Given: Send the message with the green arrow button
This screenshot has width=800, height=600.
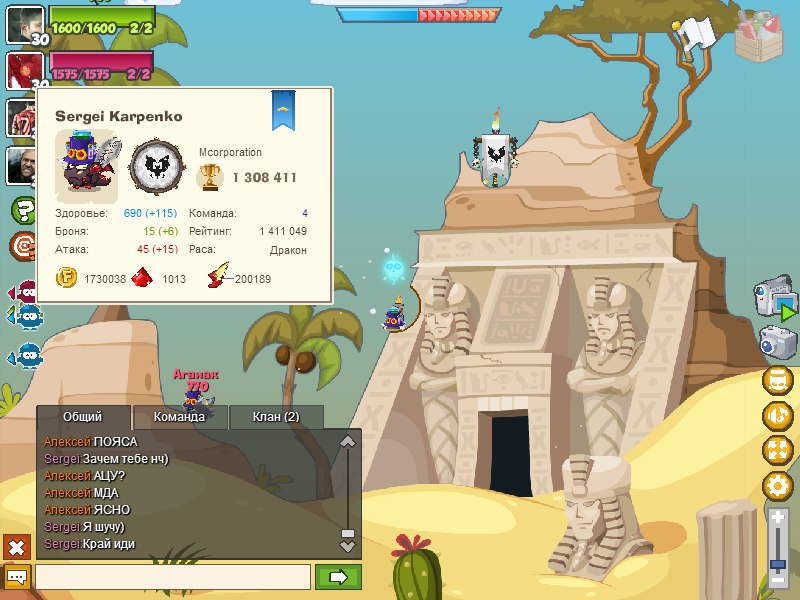Looking at the screenshot, I should click(x=338, y=577).
